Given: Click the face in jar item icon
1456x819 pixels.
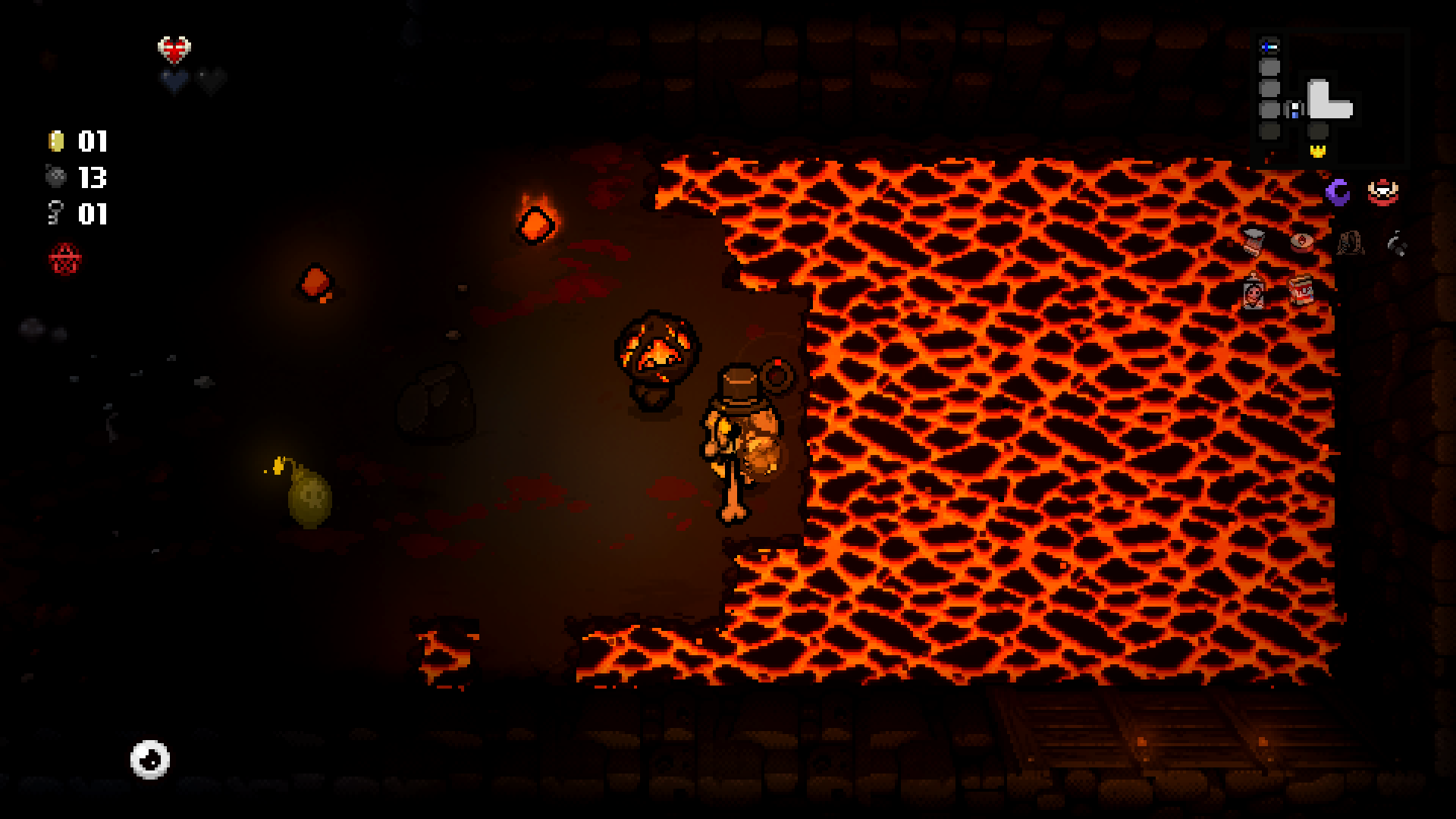Looking at the screenshot, I should pos(1253,291).
